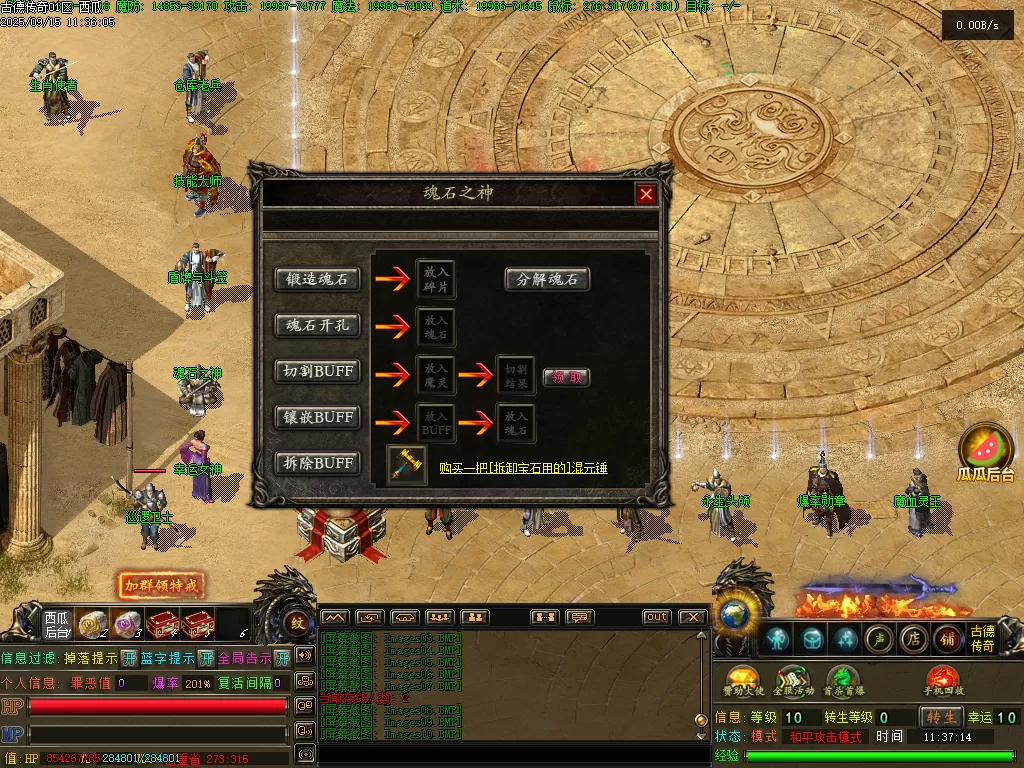Screen dimensions: 1024x768
Task: Click the 瓜瓜后台 watermelon icon
Action: click(986, 452)
